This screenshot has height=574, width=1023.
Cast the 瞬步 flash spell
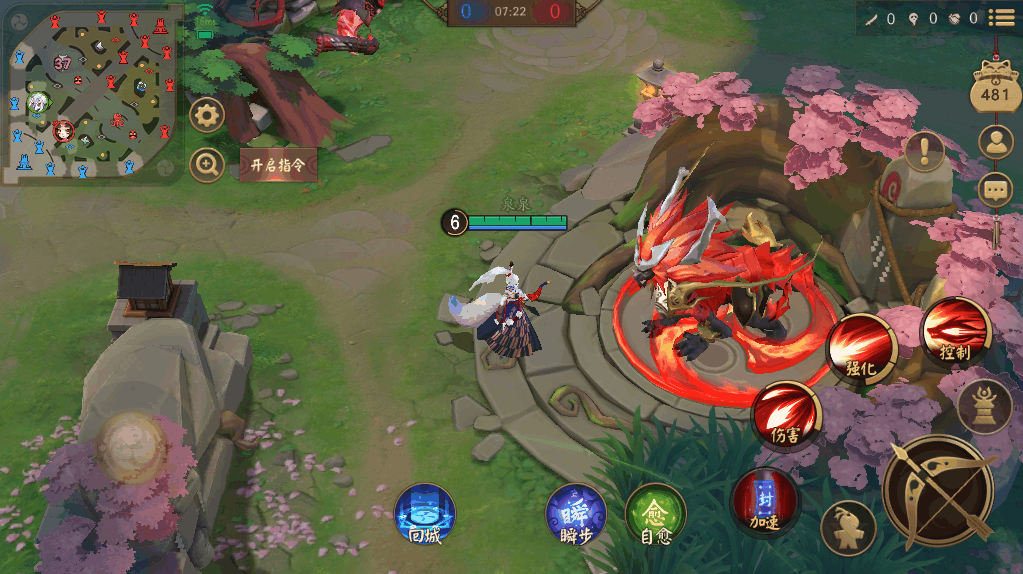click(575, 515)
